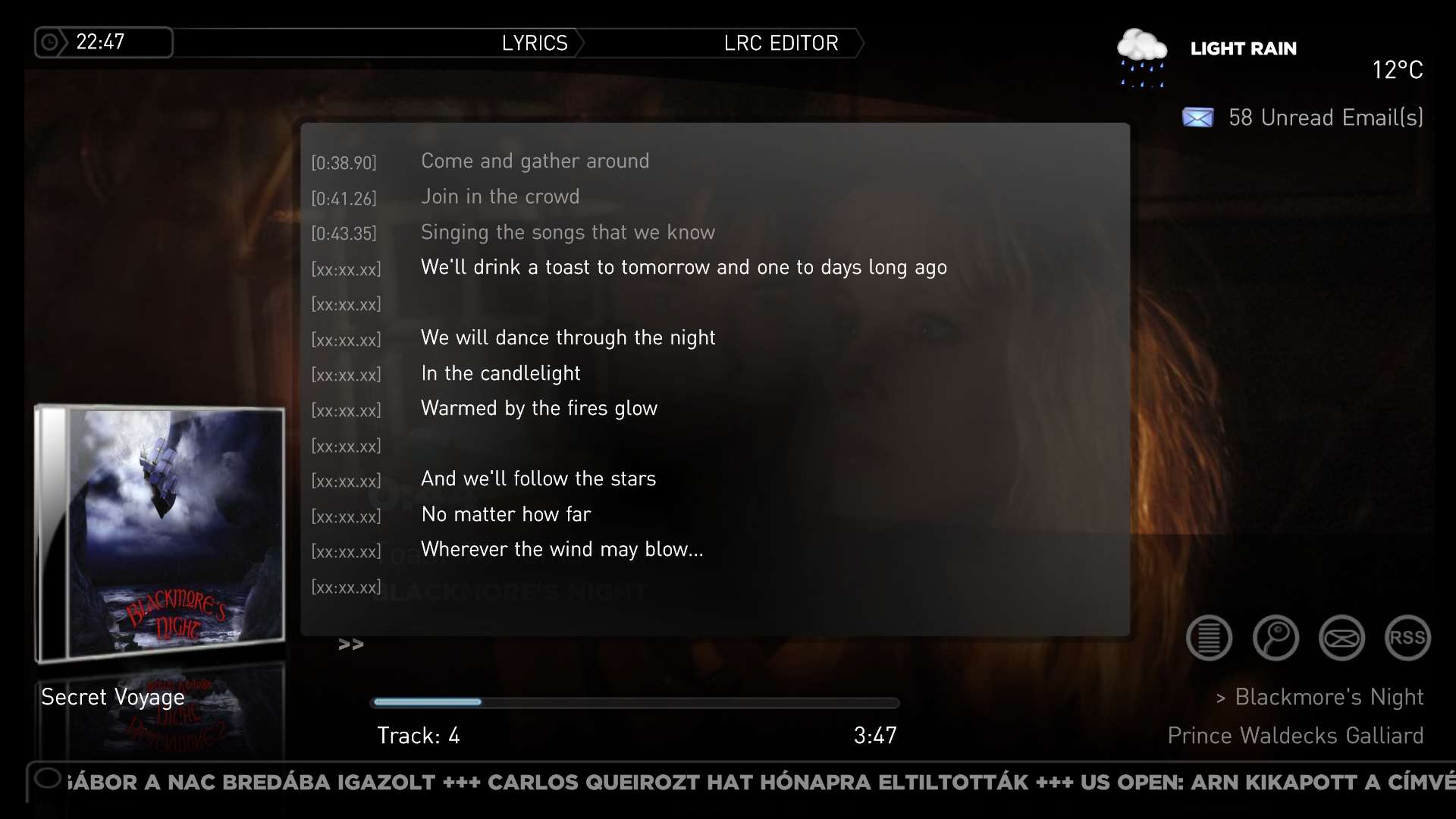Open the 58 Unread Emails notification
This screenshot has height=819, width=1456.
coord(1303,118)
